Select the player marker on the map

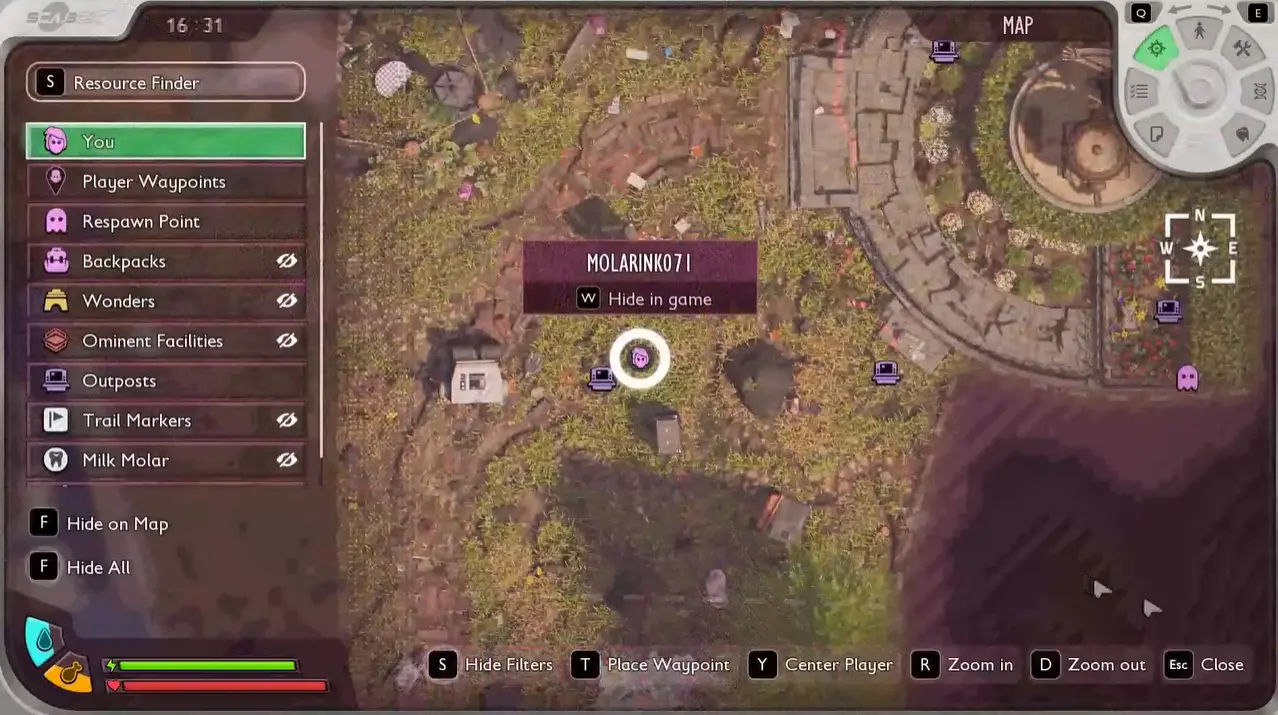tap(640, 358)
